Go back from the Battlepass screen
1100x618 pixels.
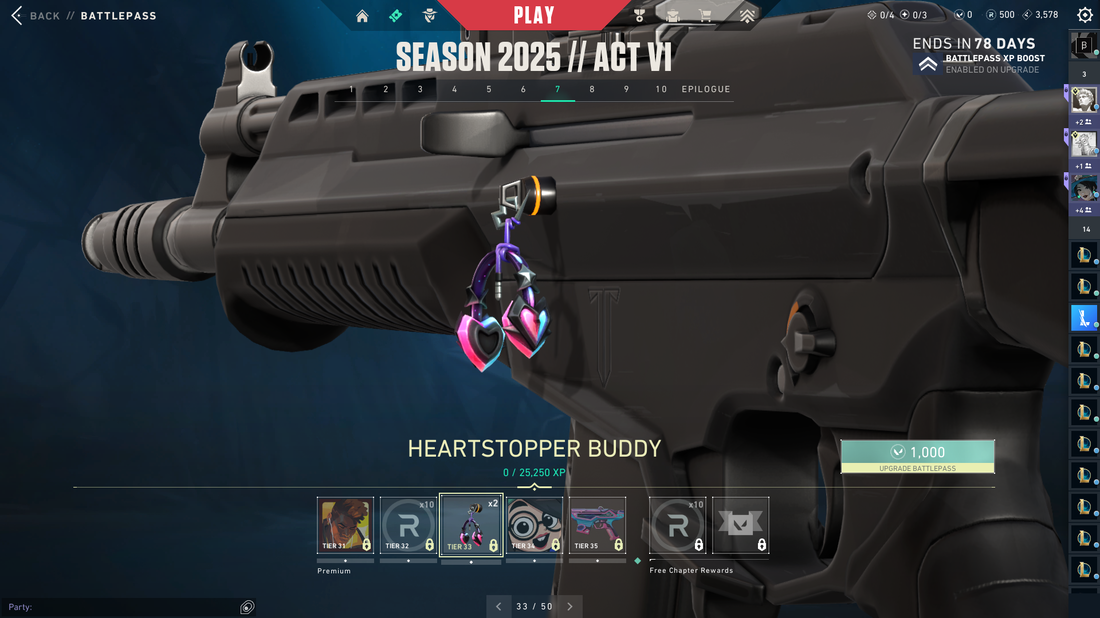click(36, 16)
